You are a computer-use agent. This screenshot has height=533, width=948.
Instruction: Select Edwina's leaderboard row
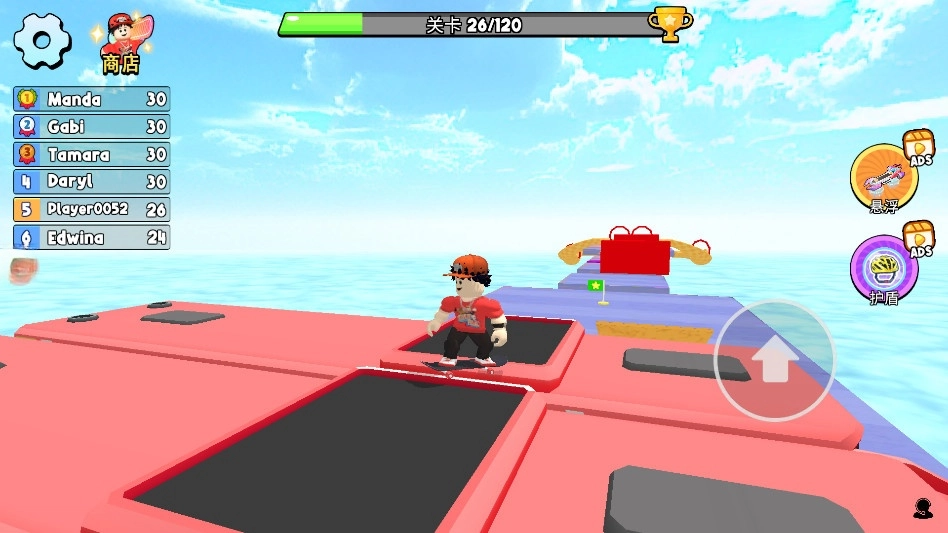[92, 238]
